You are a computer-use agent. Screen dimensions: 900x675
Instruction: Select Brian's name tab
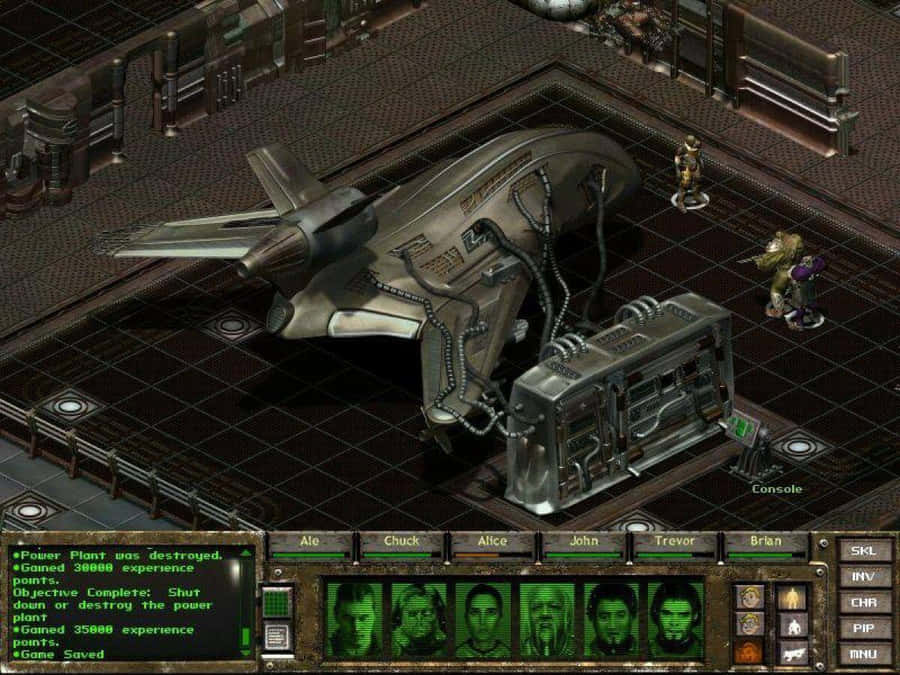tap(765, 542)
